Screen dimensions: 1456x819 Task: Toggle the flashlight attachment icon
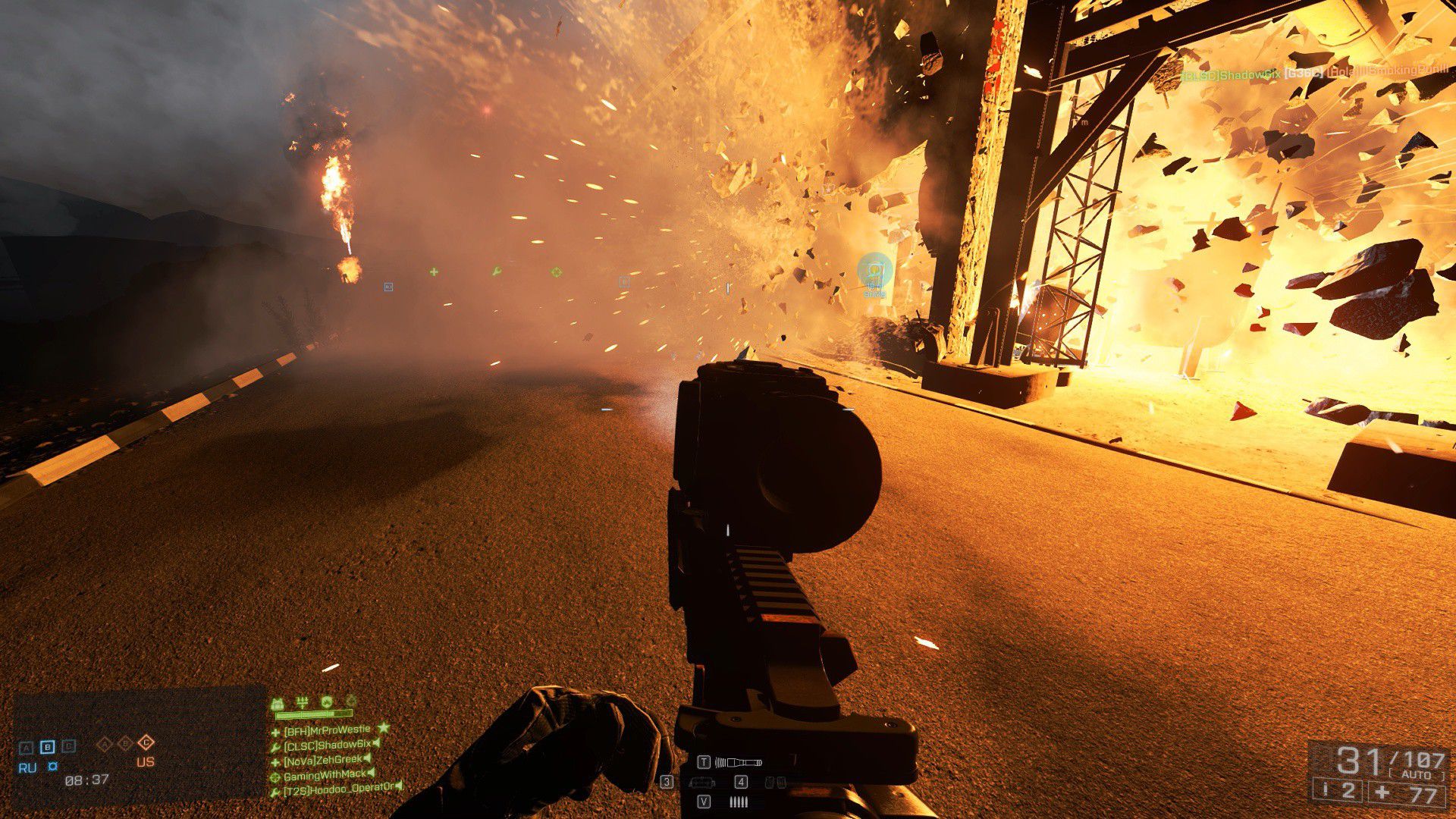point(738,762)
